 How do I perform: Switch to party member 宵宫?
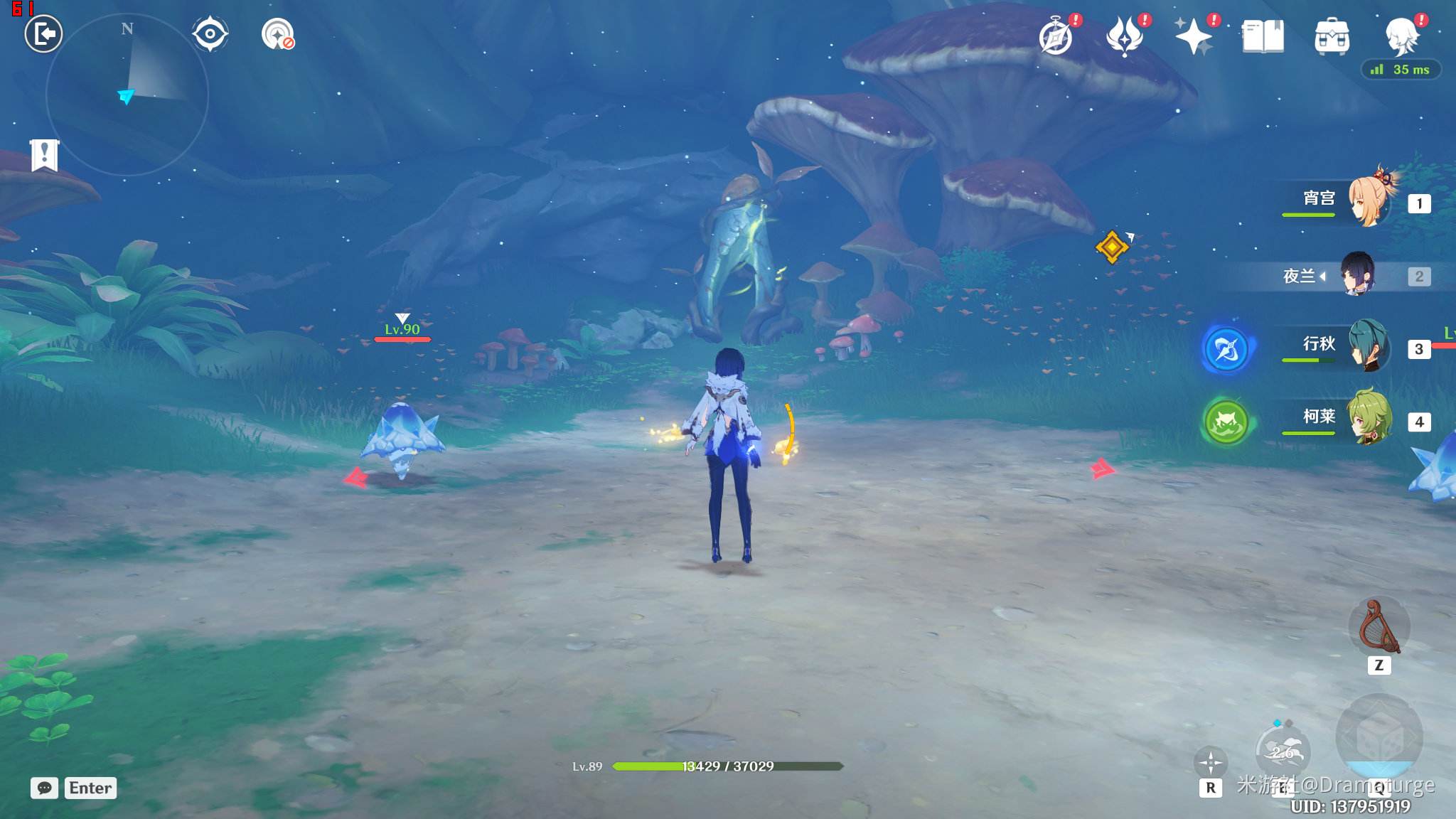pyautogui.click(x=1369, y=201)
